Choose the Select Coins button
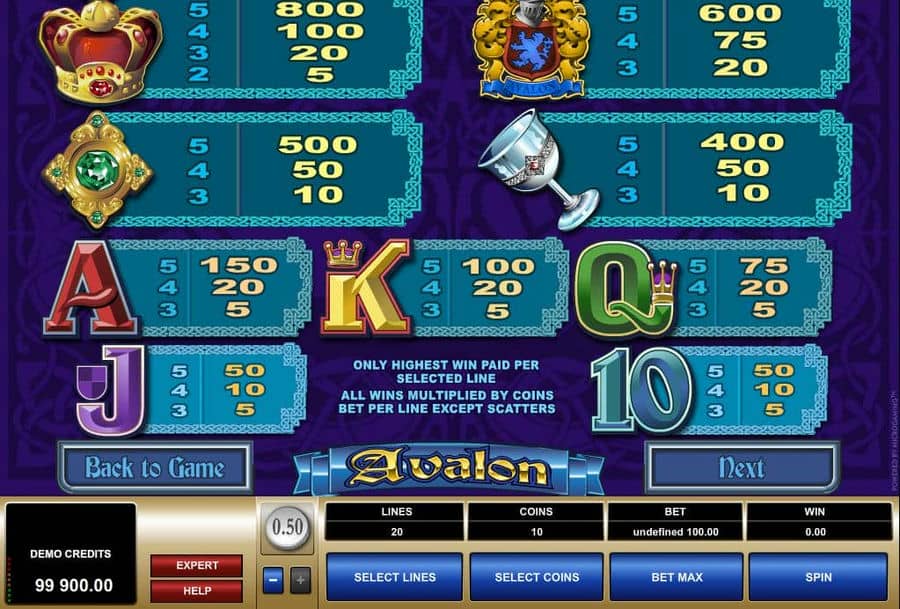Screen dimensions: 900x609 click(x=536, y=577)
